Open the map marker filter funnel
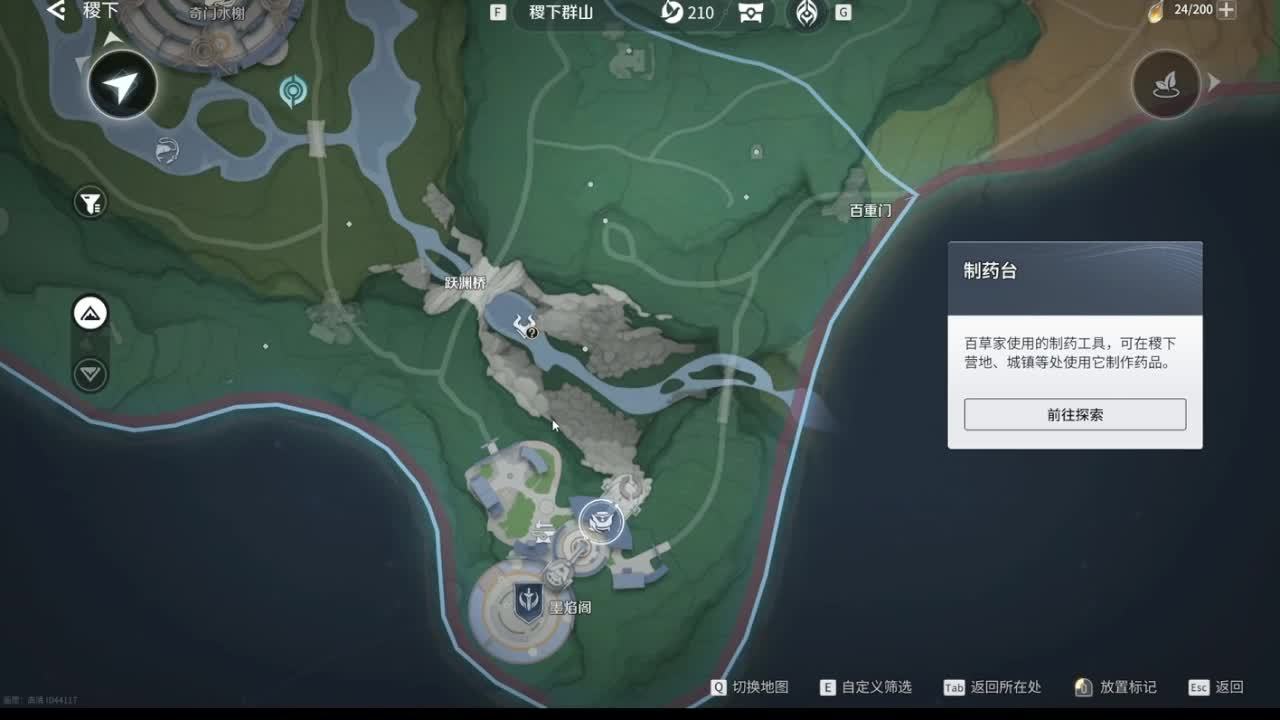Image resolution: width=1280 pixels, height=720 pixels. [90, 204]
